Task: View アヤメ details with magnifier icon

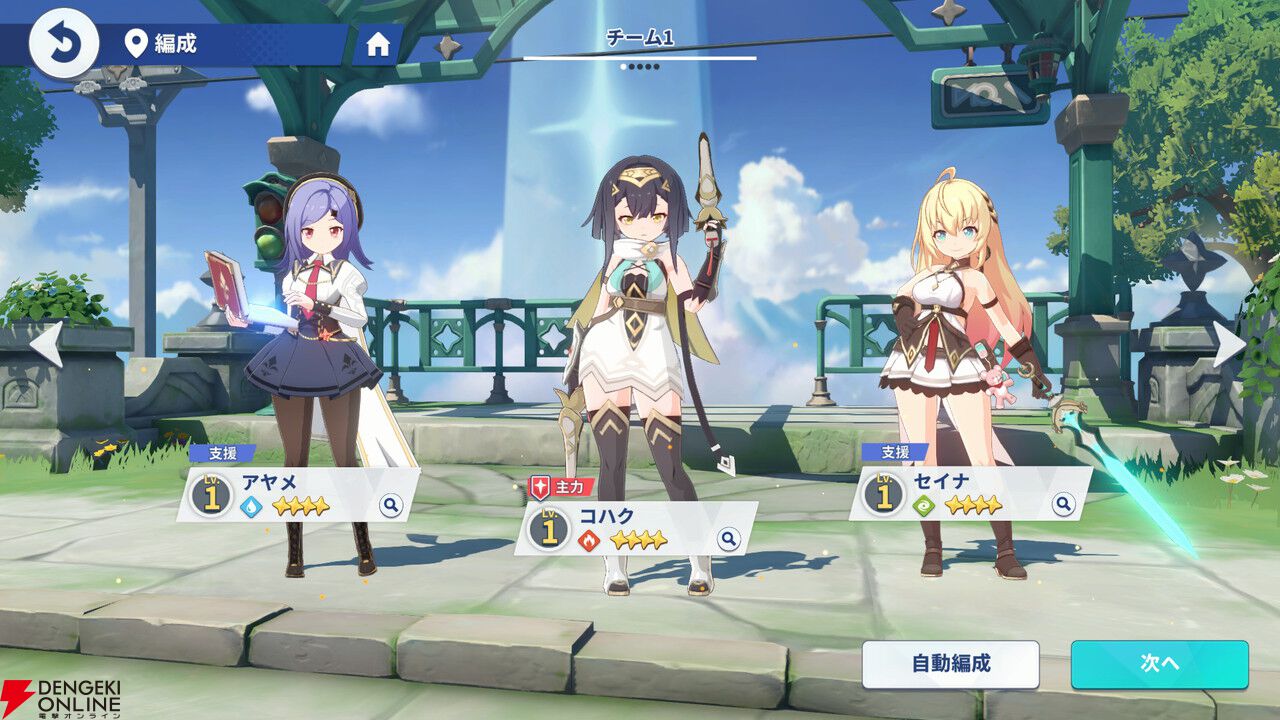Action: (391, 505)
